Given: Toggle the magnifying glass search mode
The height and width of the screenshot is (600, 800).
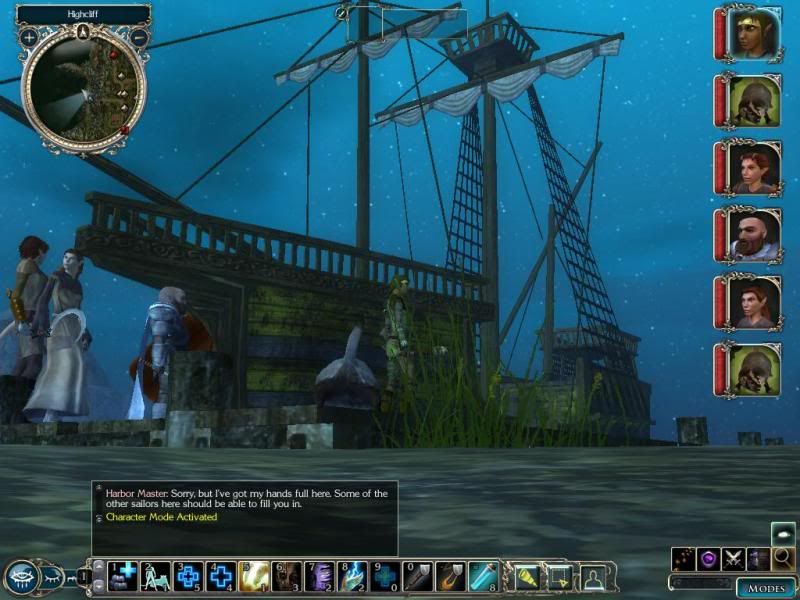Looking at the screenshot, I should (783, 558).
